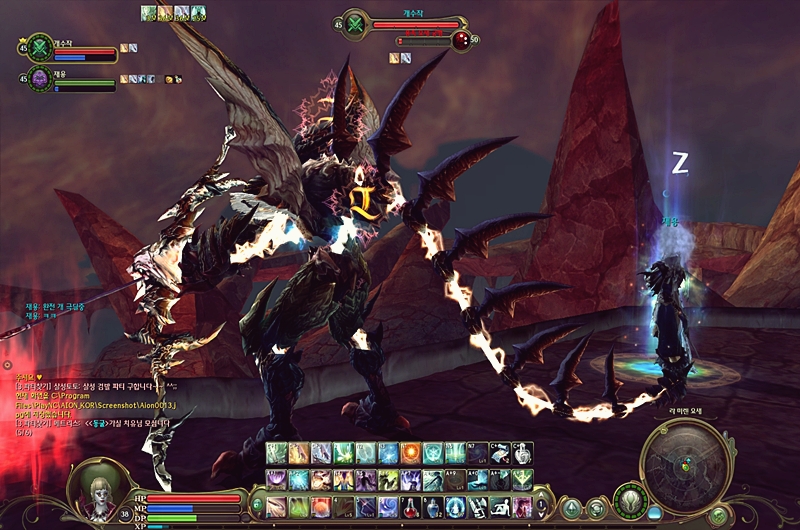The width and height of the screenshot is (800, 530).
Task: Click the blue orb beside the minimap
Action: 655,513
